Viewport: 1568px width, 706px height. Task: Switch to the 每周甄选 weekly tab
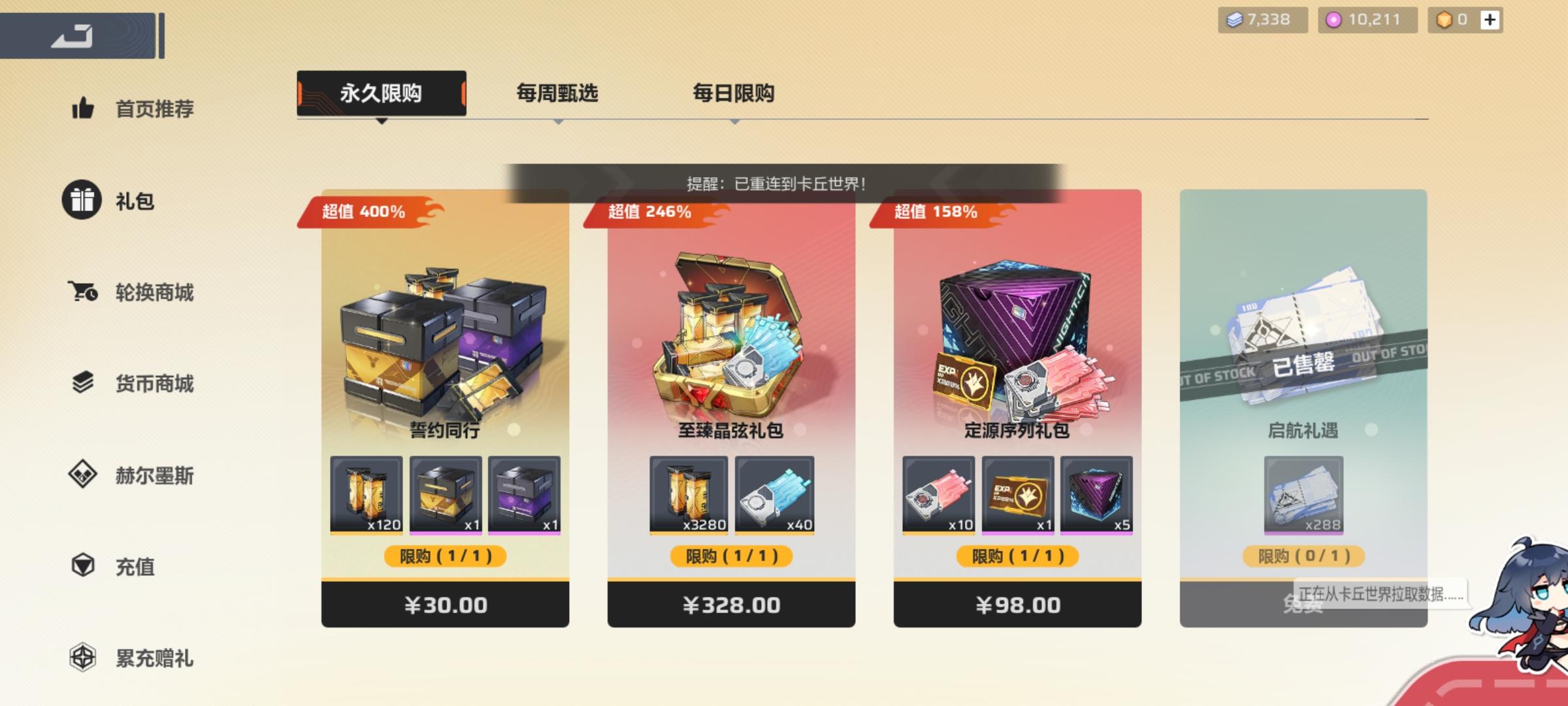pos(559,93)
